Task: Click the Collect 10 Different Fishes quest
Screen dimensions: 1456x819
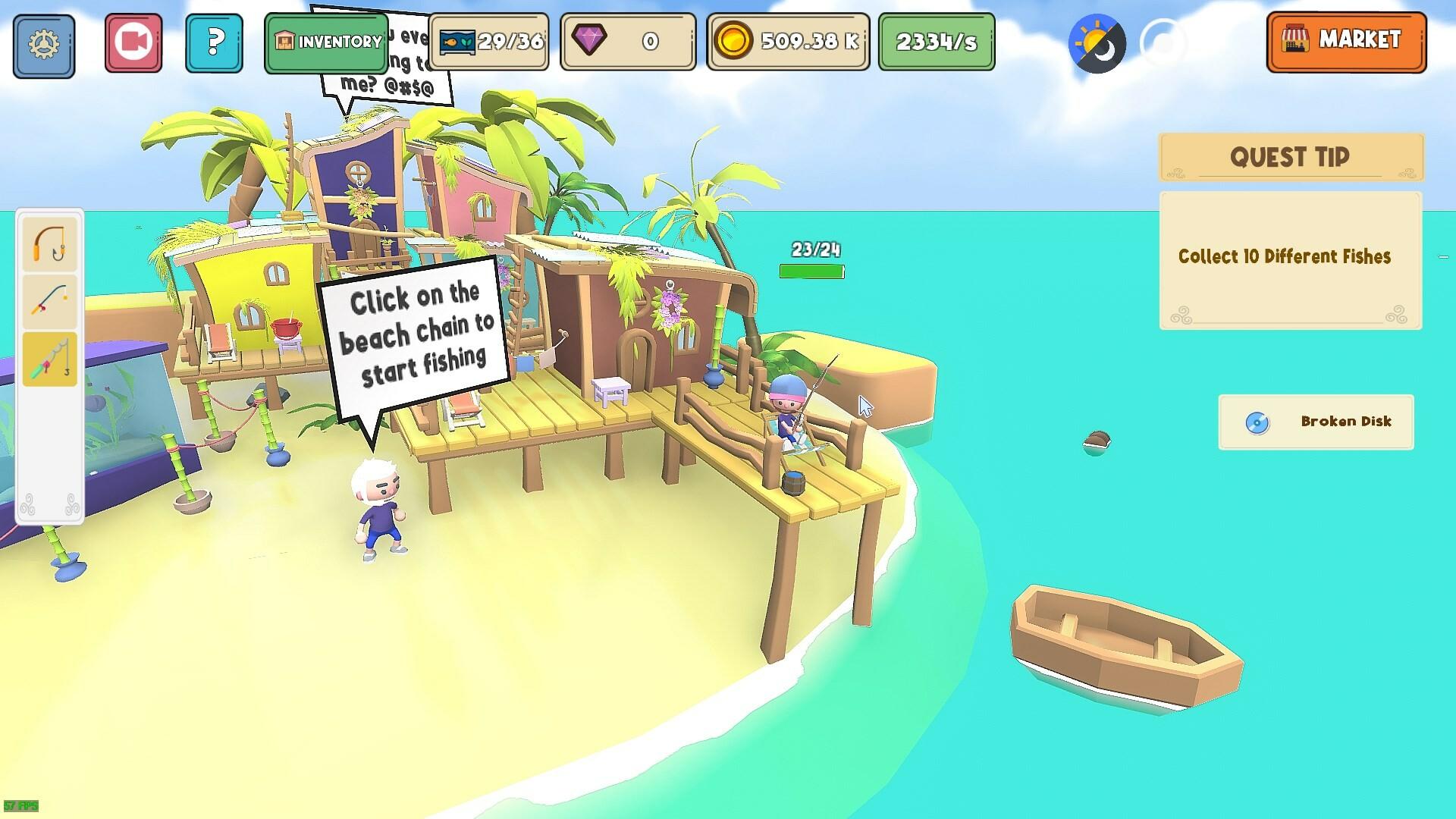Action: click(x=1285, y=257)
